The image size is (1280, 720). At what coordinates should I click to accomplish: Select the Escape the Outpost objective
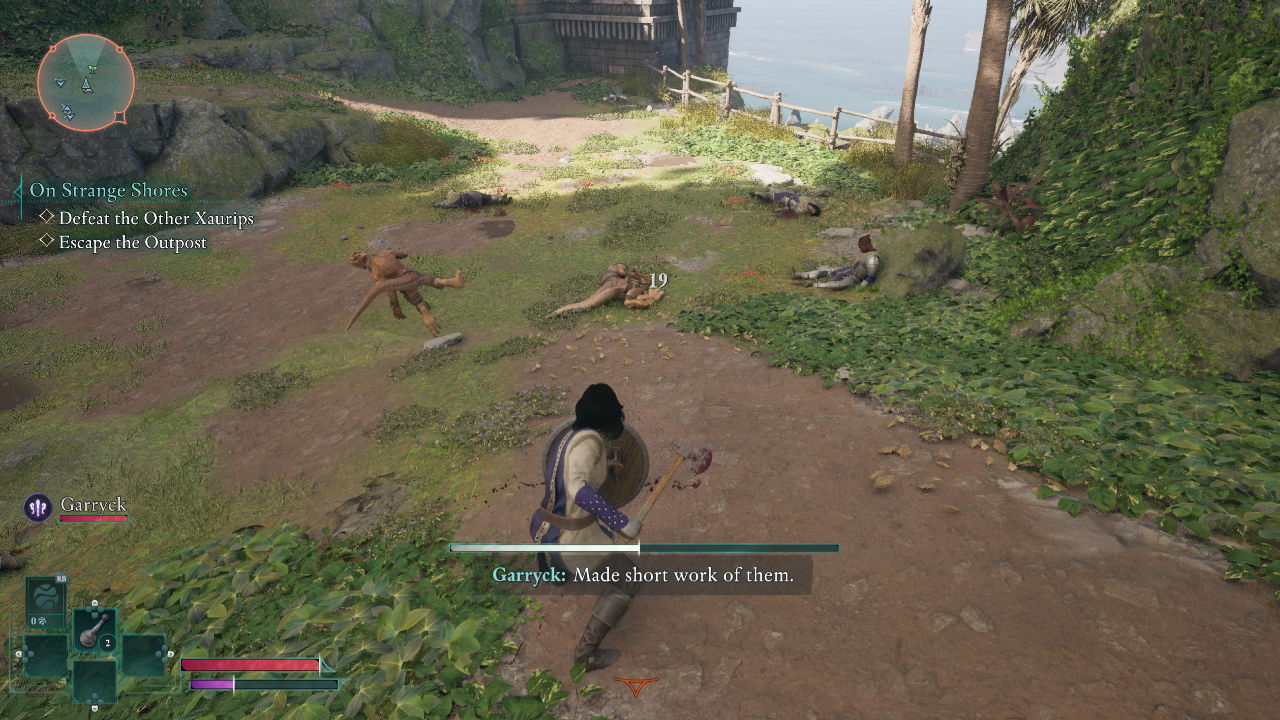coord(132,242)
